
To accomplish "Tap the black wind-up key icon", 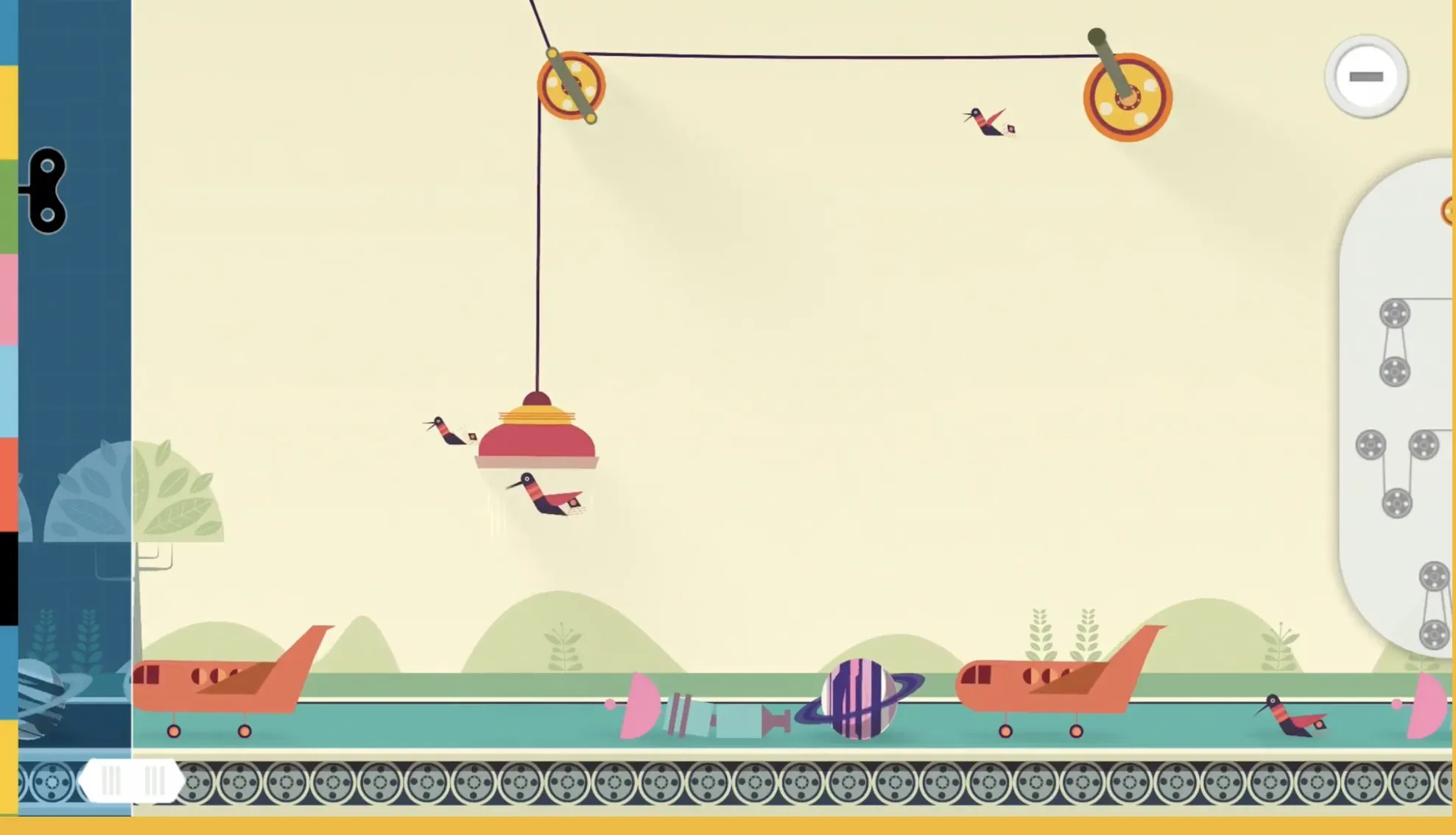I will pos(46,191).
